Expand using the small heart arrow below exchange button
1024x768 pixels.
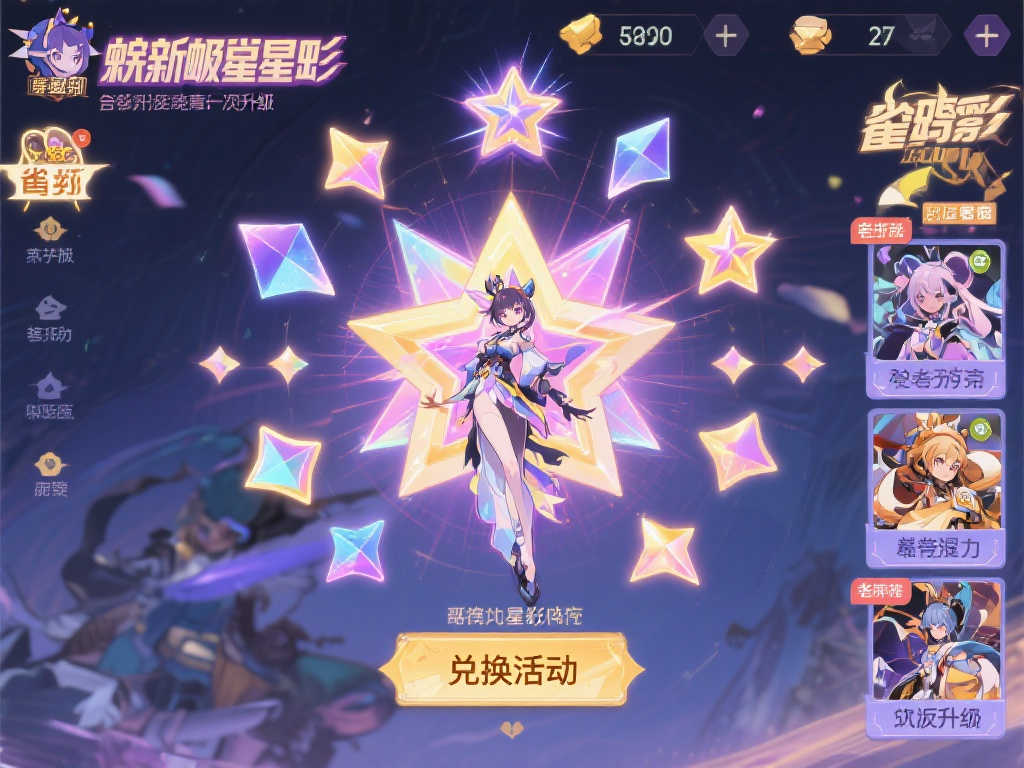[512, 728]
